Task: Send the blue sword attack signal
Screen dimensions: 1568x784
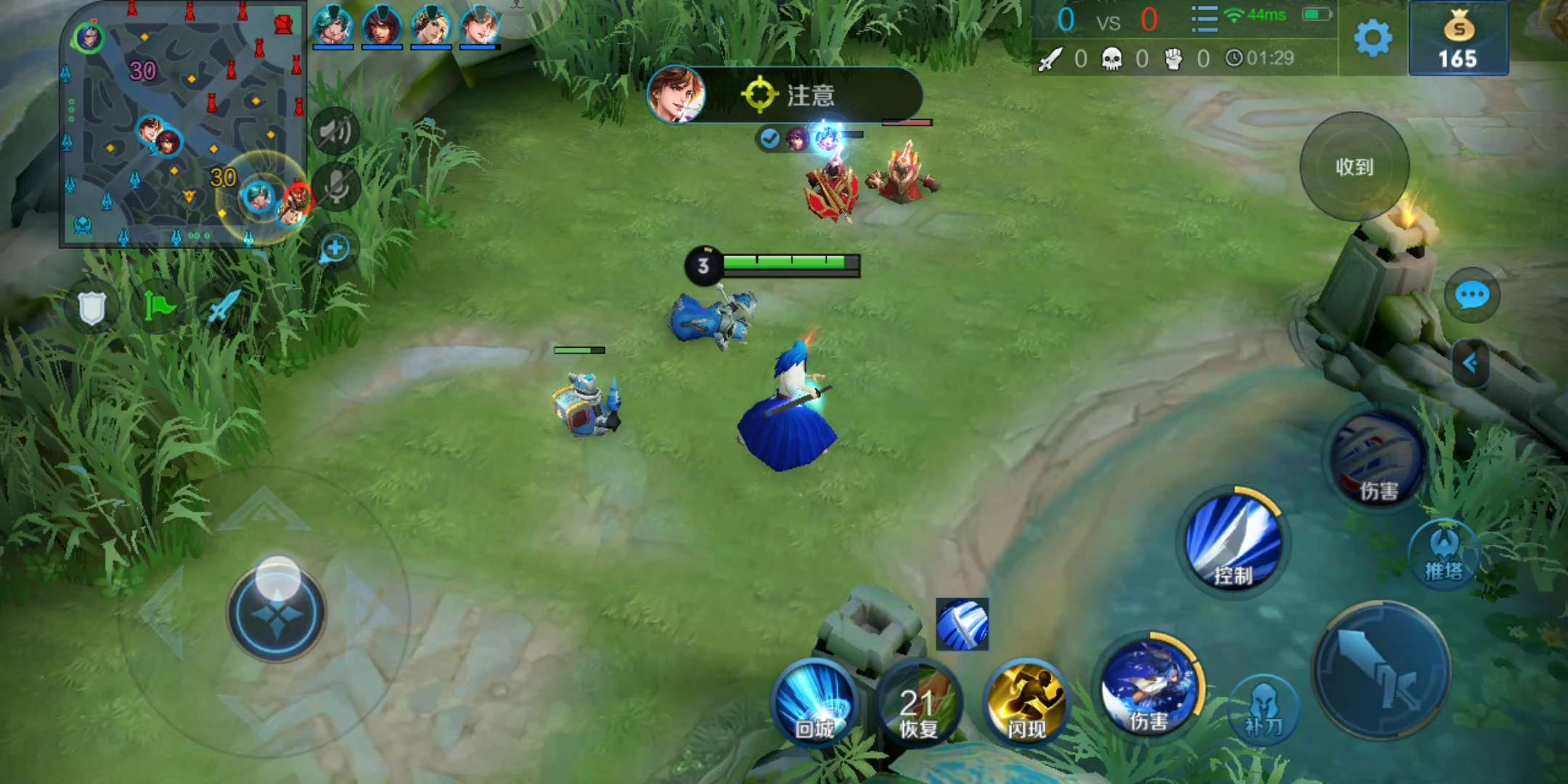Action: (224, 306)
